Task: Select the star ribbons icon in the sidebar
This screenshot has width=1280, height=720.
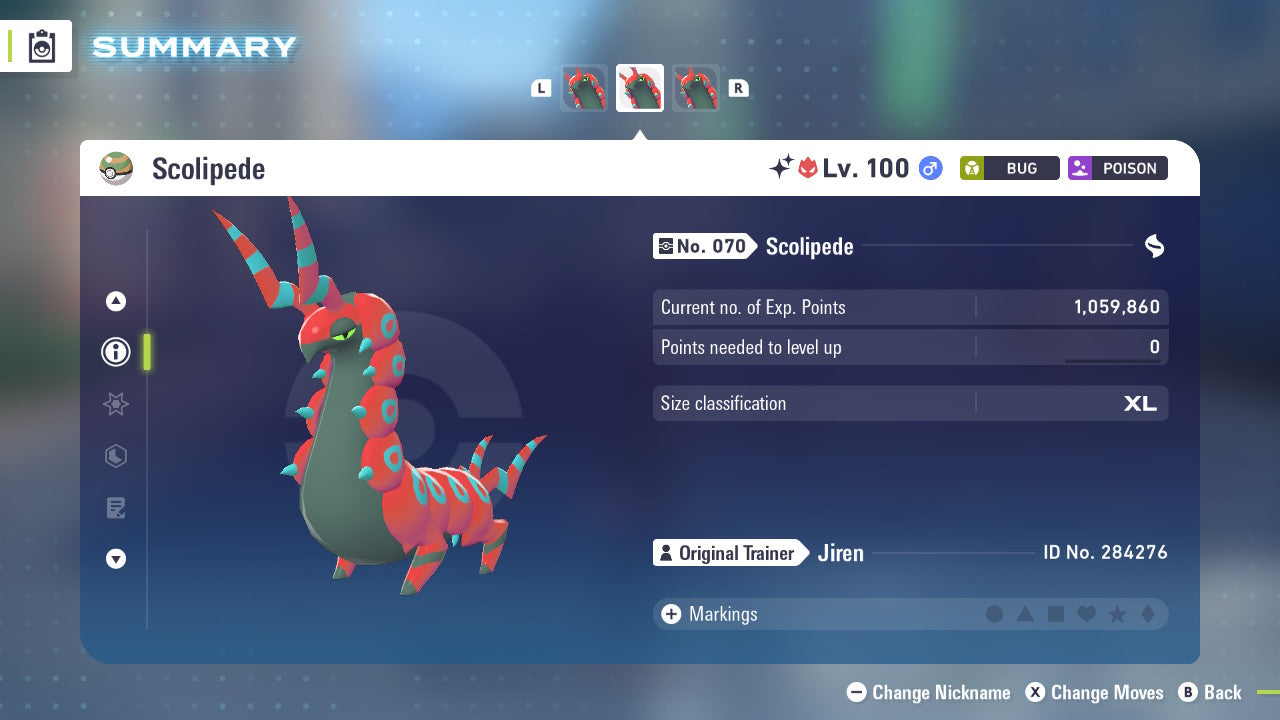Action: (115, 404)
